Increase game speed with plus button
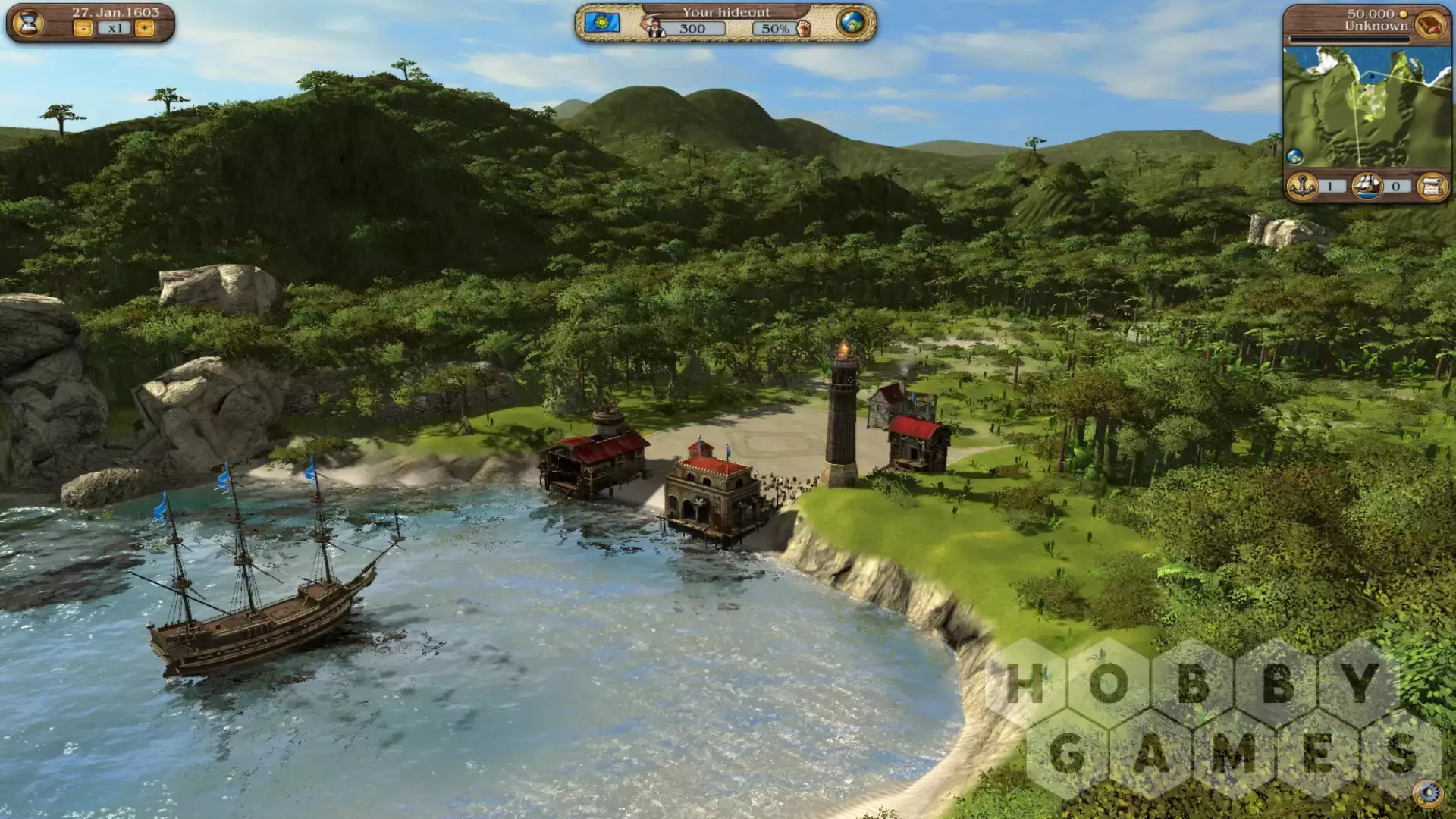Viewport: 1456px width, 819px height. coord(144,29)
